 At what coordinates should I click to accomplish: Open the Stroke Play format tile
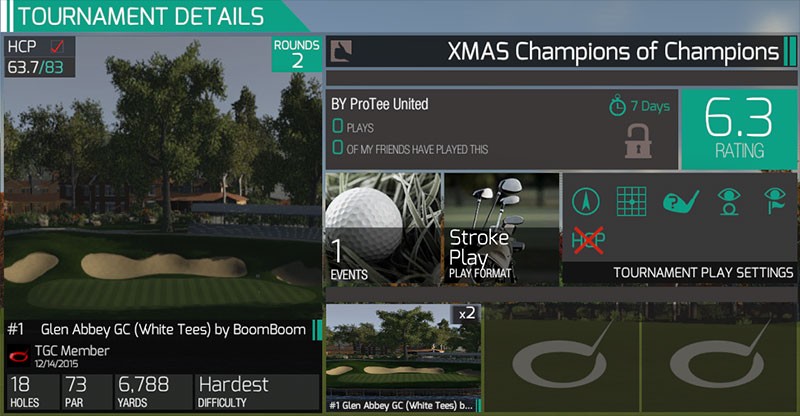[499, 228]
